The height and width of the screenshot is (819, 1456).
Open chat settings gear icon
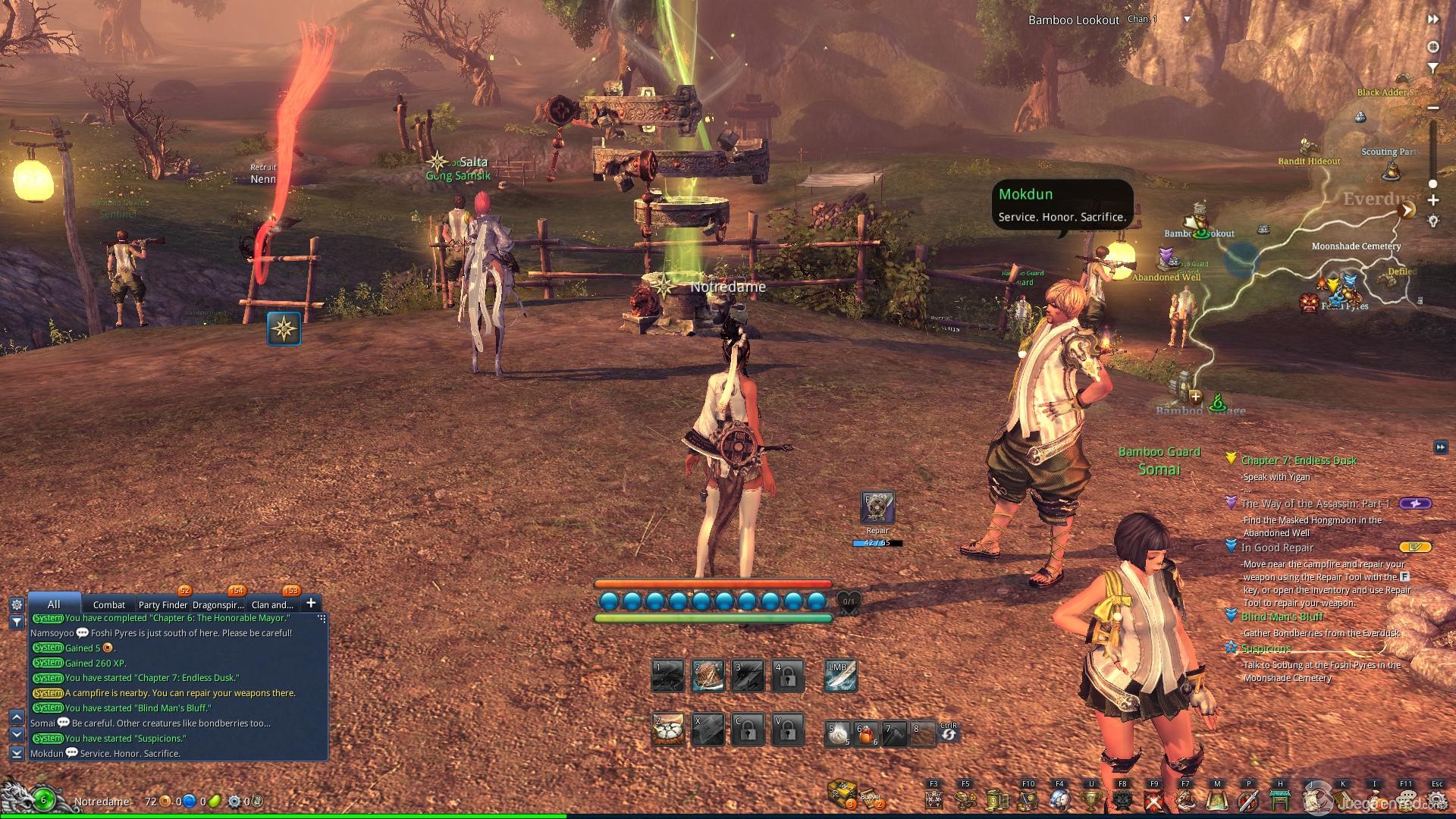[x=17, y=604]
